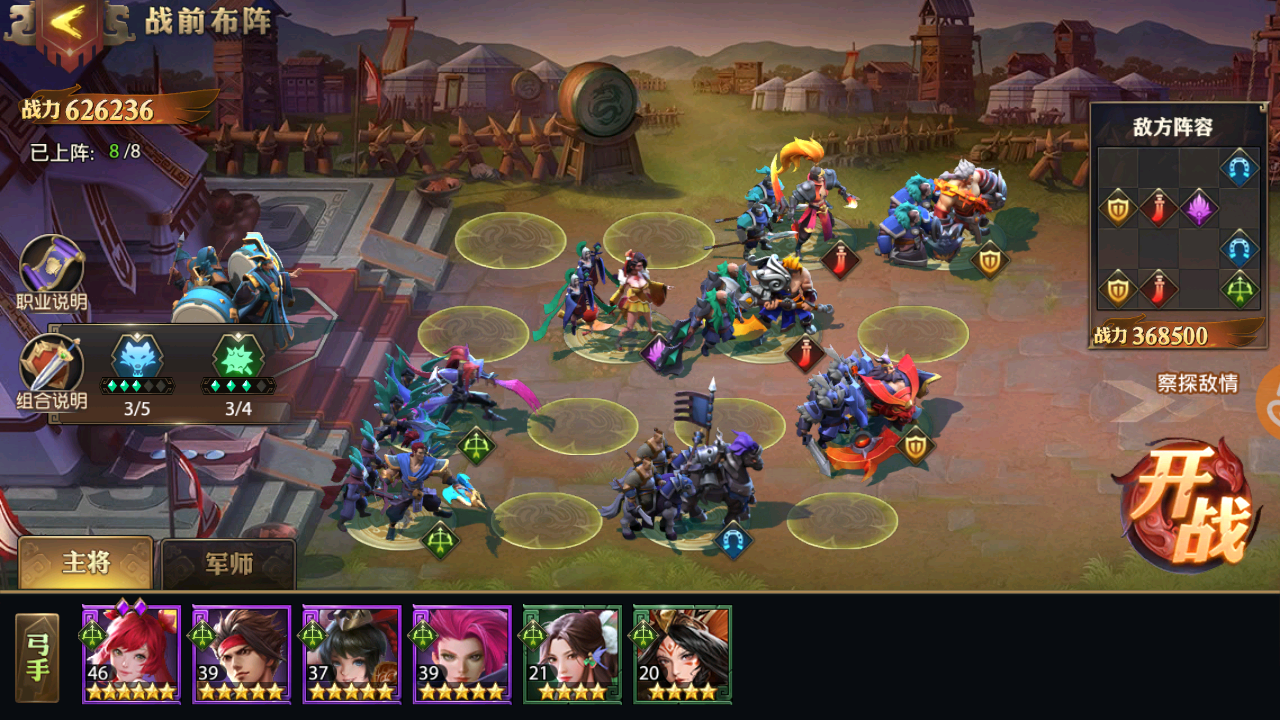Switch to the 主将 tab
Screen dimensions: 1280x720
click(86, 563)
